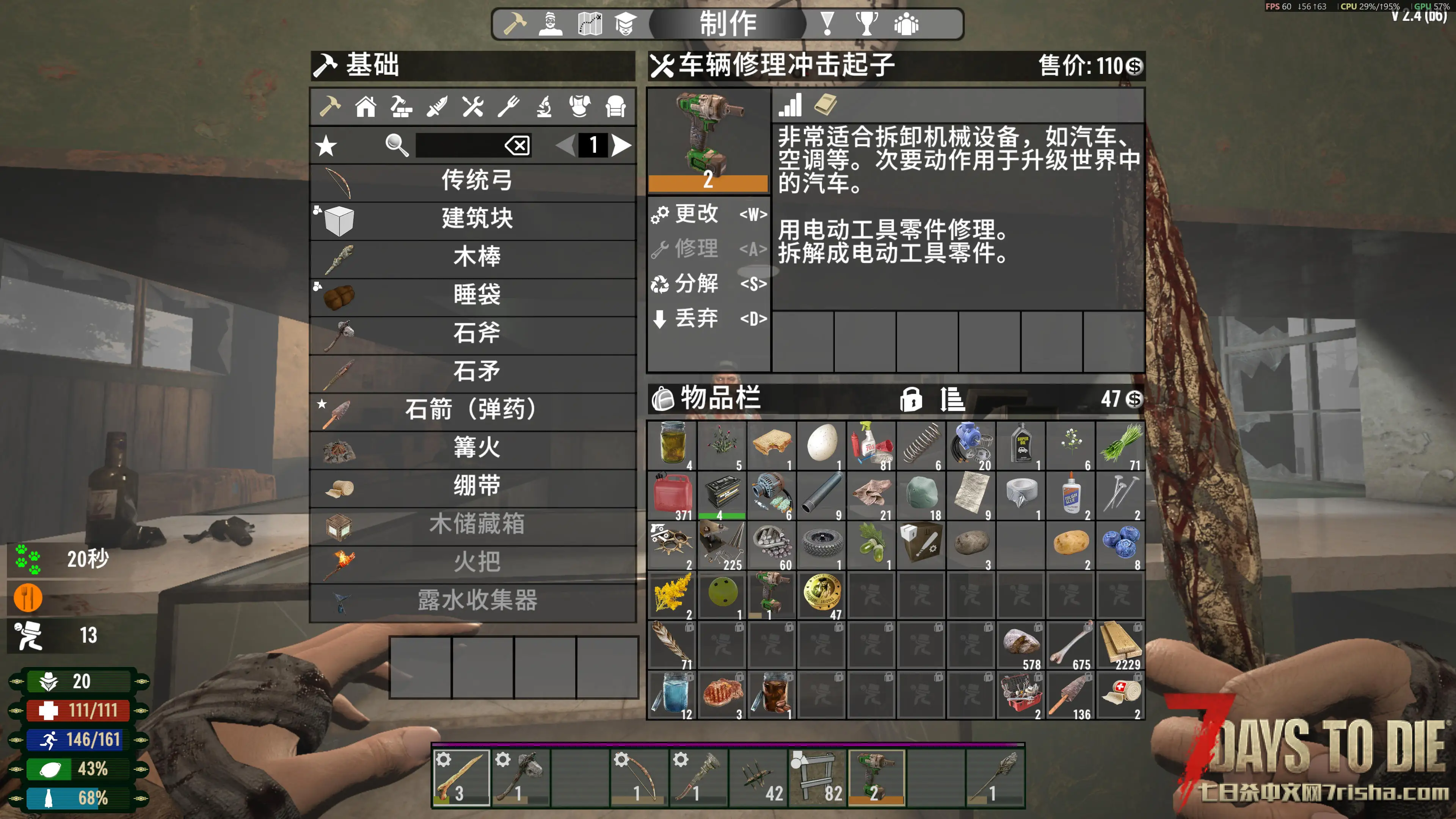Select the egg in the inventory
1456x819 pixels.
coord(821,445)
